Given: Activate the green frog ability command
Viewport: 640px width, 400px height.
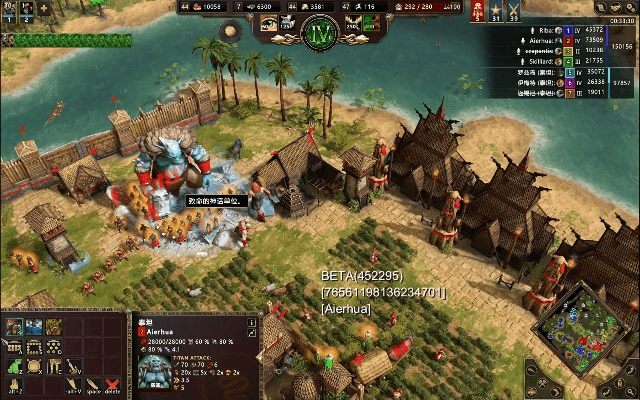Looking at the screenshot, I should click(14, 367).
